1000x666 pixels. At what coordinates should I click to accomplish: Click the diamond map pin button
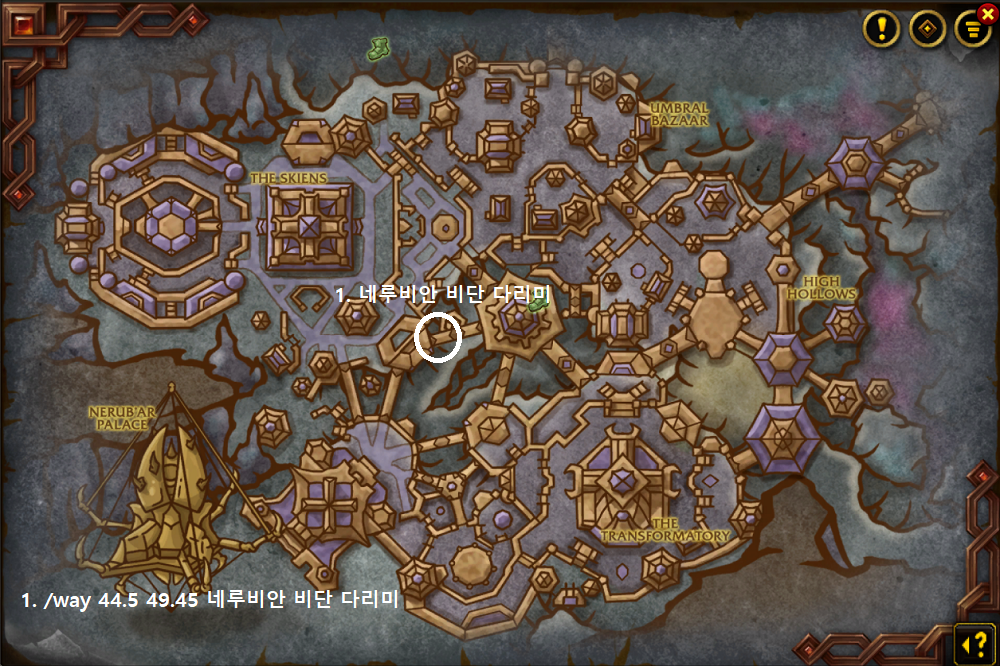click(927, 29)
